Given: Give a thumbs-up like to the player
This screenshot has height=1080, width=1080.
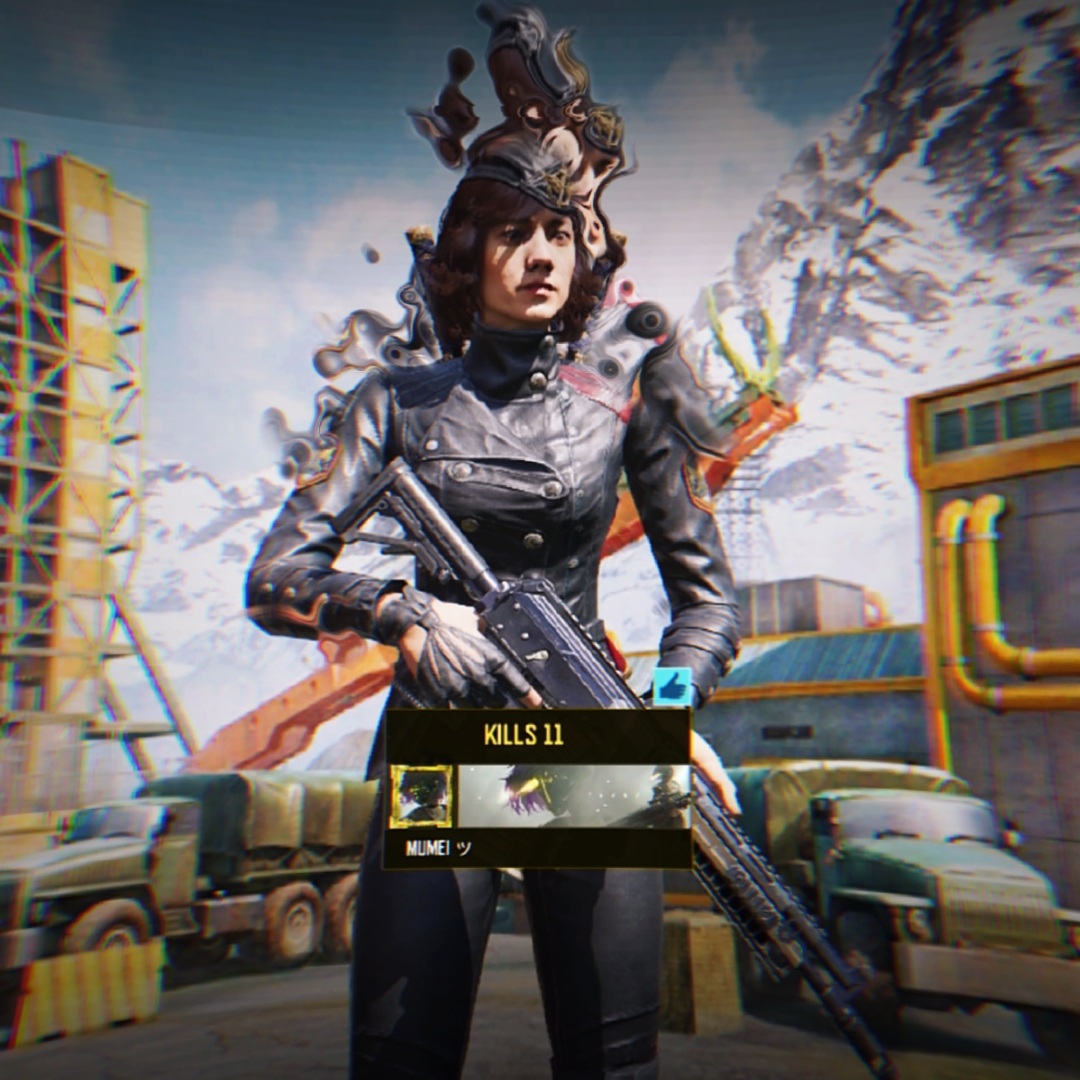Looking at the screenshot, I should pos(672,688).
